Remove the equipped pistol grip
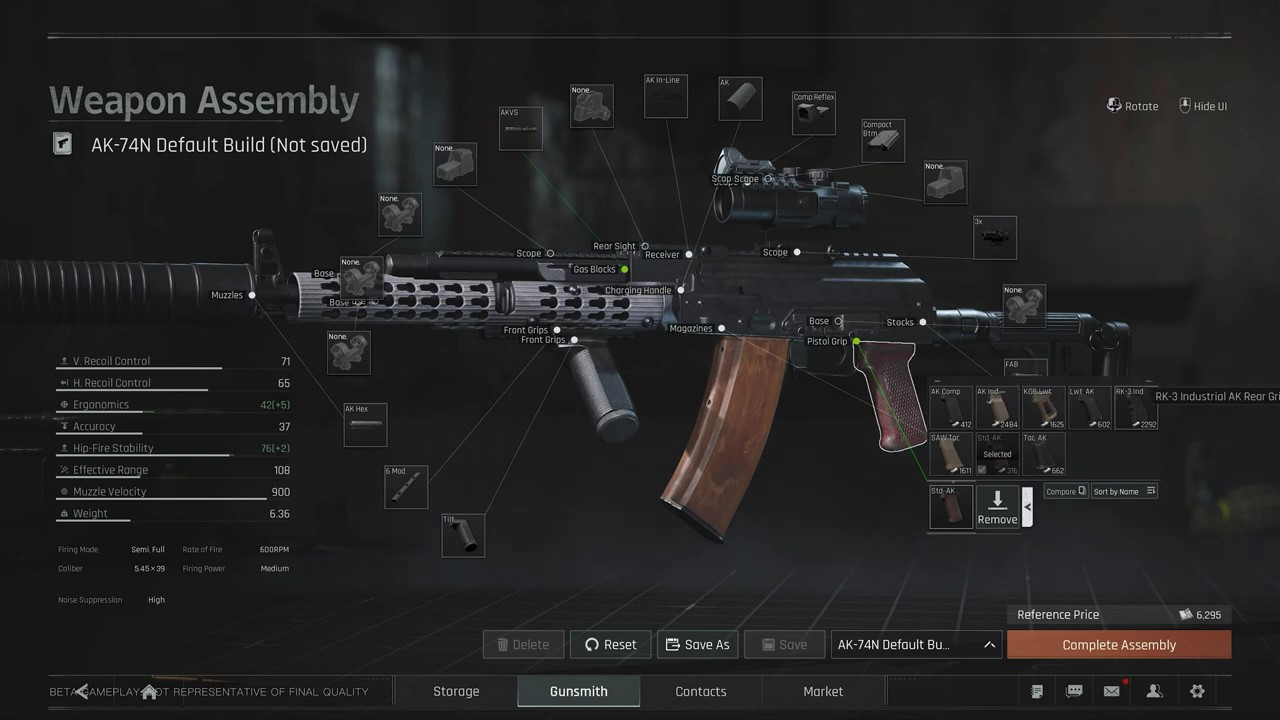This screenshot has width=1280, height=720. click(997, 507)
